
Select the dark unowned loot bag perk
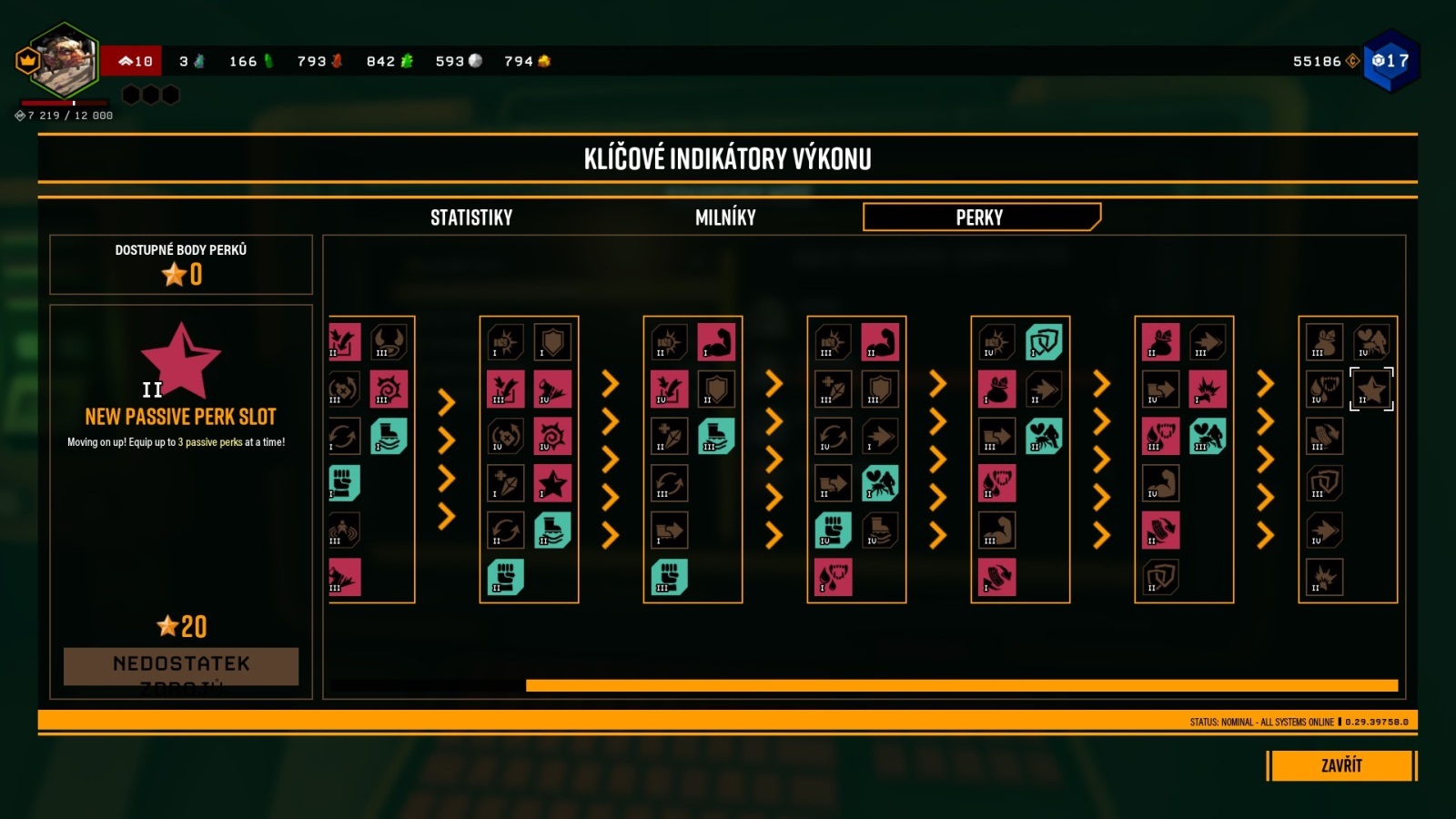pos(1324,342)
